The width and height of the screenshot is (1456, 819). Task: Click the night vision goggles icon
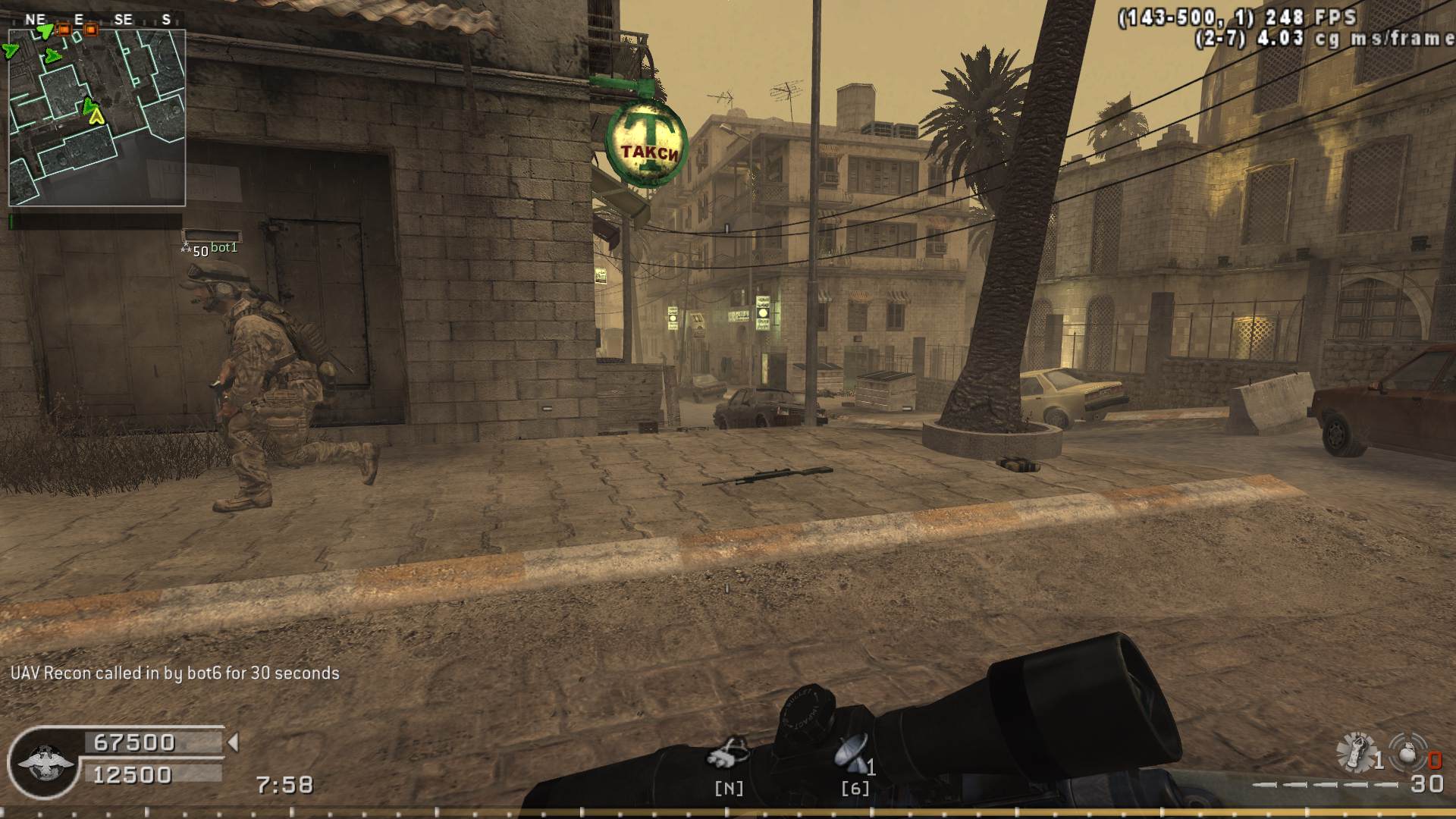point(728,754)
